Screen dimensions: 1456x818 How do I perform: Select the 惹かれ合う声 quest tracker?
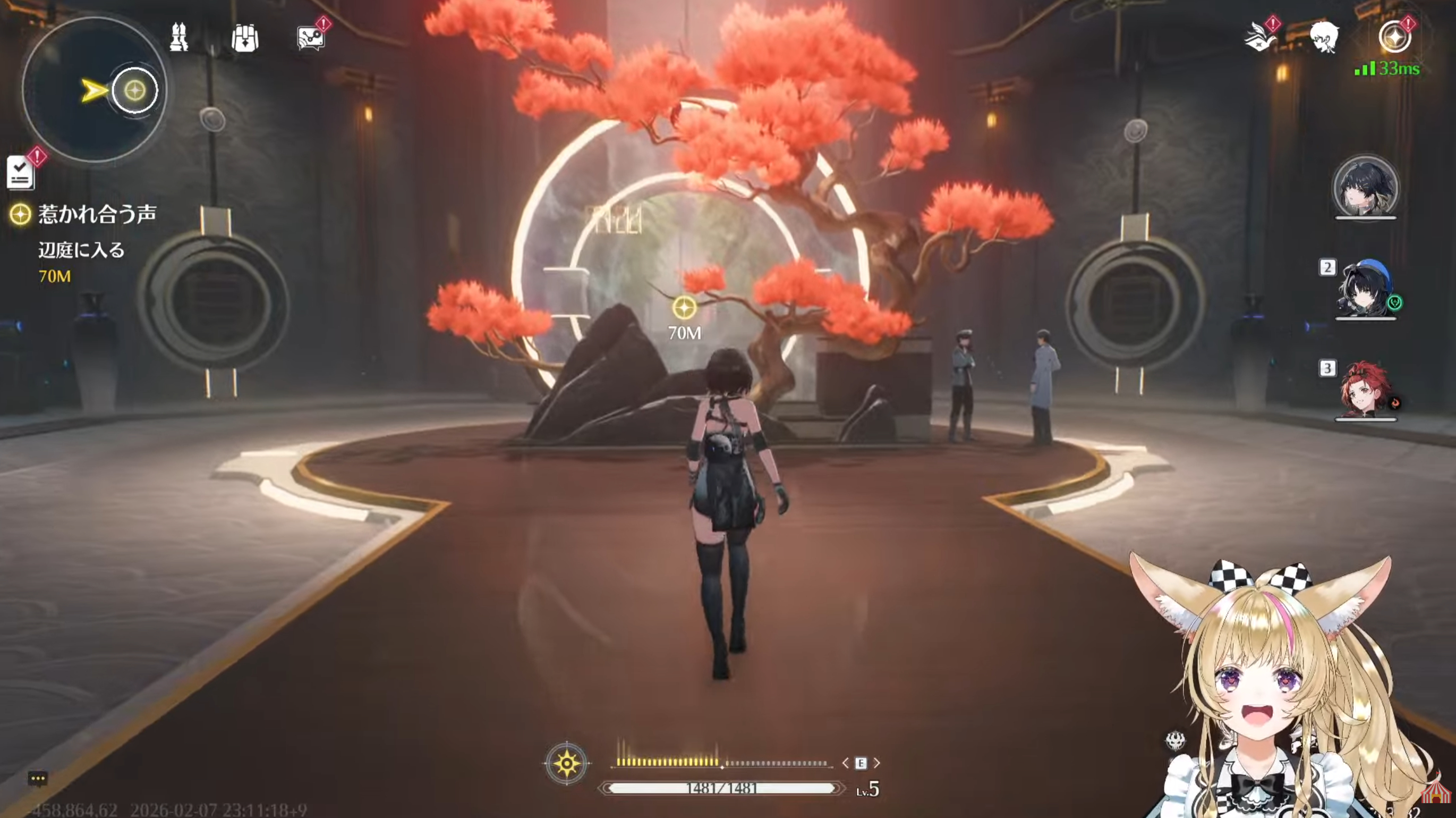[x=97, y=214]
